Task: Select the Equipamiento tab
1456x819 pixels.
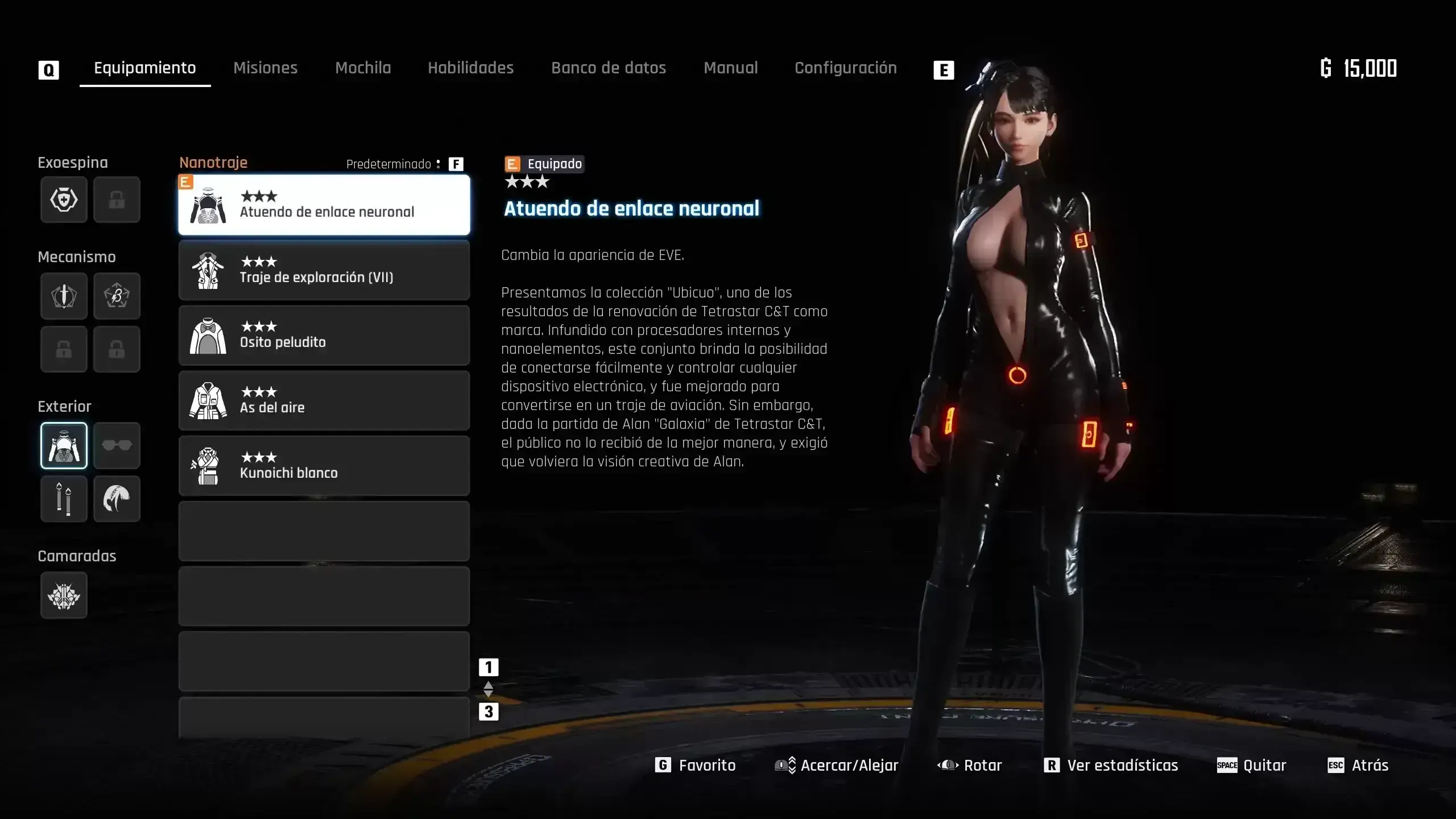Action: [x=144, y=68]
